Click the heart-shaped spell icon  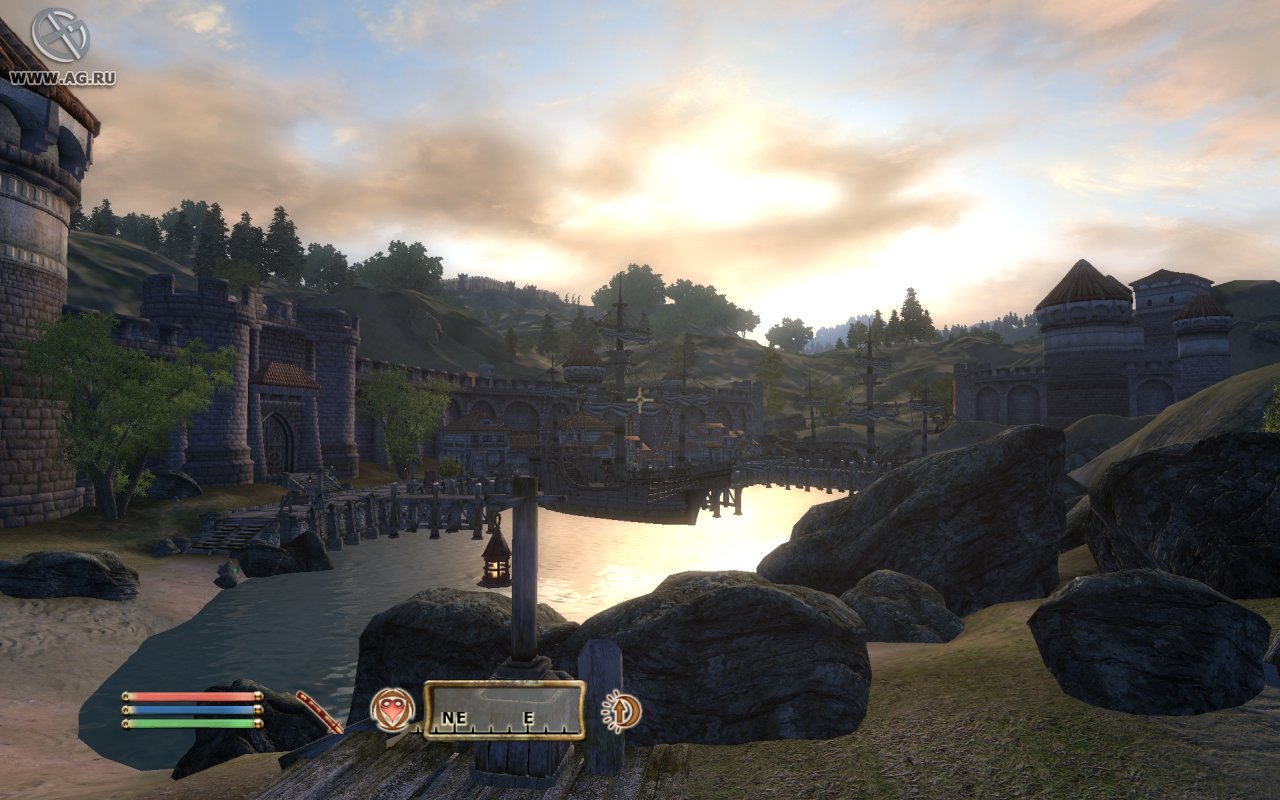click(x=392, y=709)
